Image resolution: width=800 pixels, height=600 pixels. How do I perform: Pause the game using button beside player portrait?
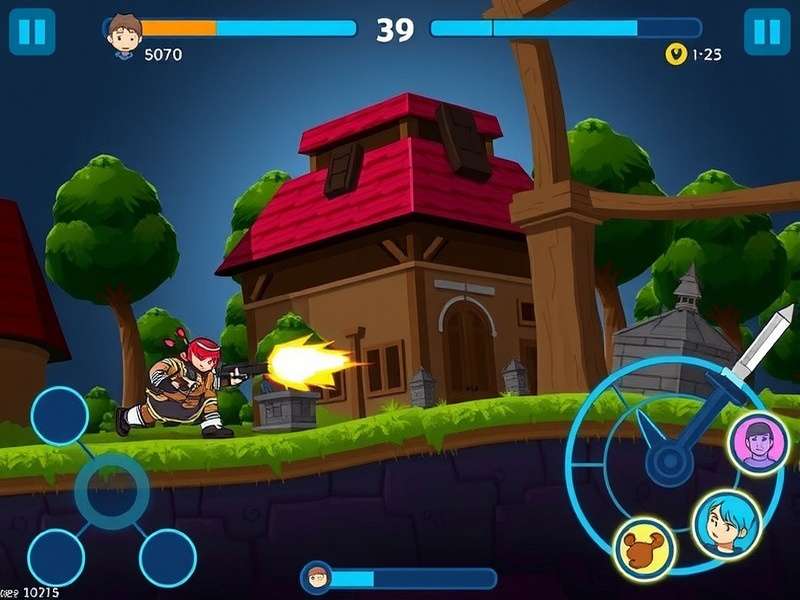pos(32,32)
